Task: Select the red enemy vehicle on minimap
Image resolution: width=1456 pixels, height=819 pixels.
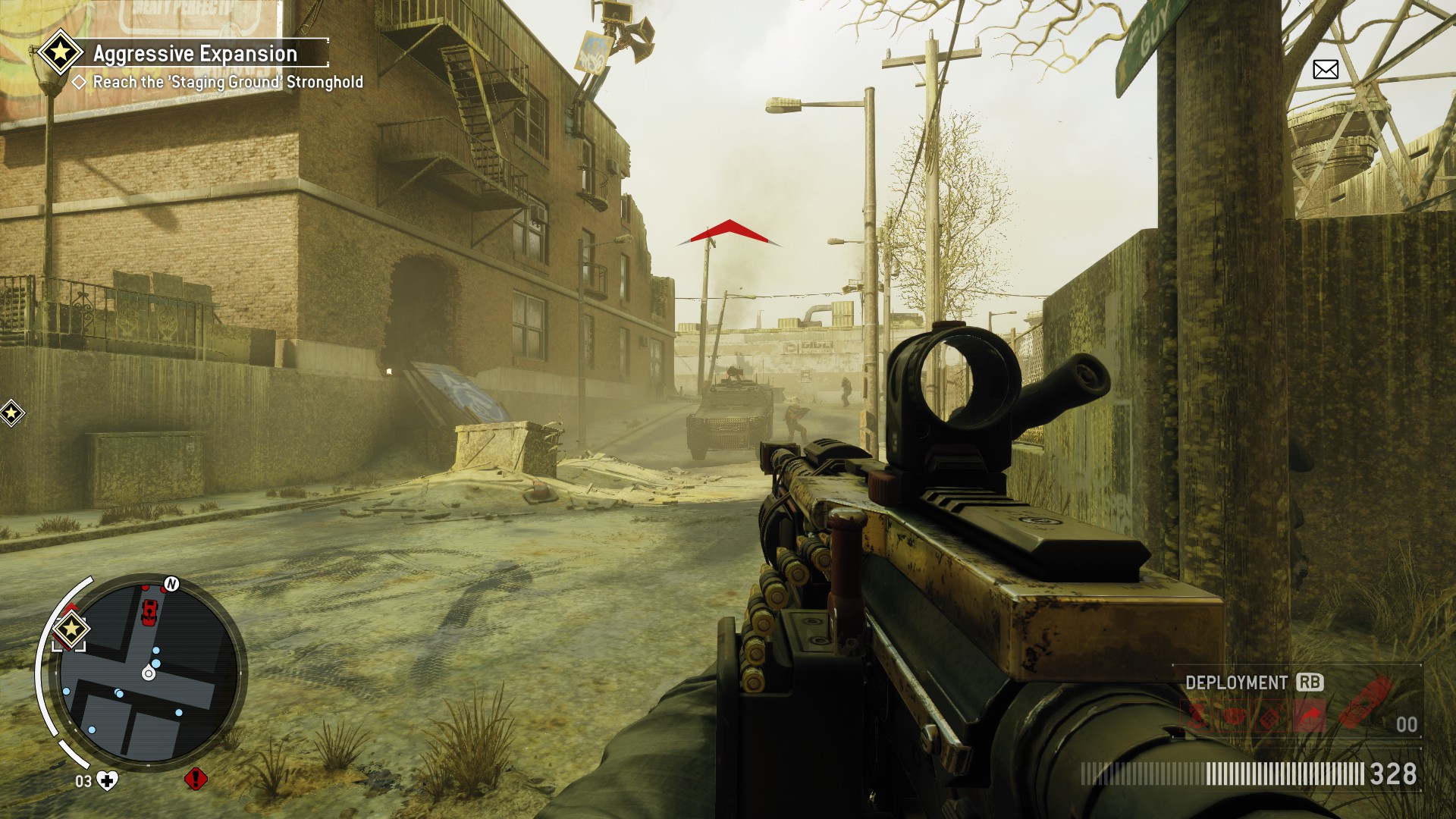Action: pyautogui.click(x=149, y=611)
